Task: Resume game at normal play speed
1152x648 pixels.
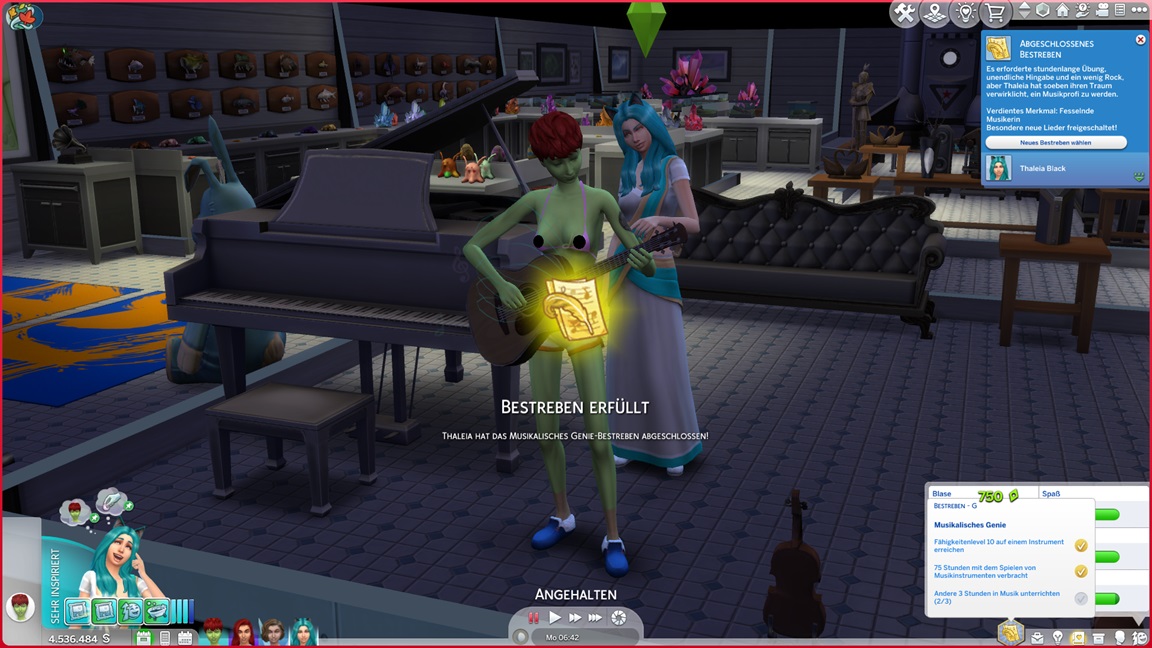Action: click(555, 618)
